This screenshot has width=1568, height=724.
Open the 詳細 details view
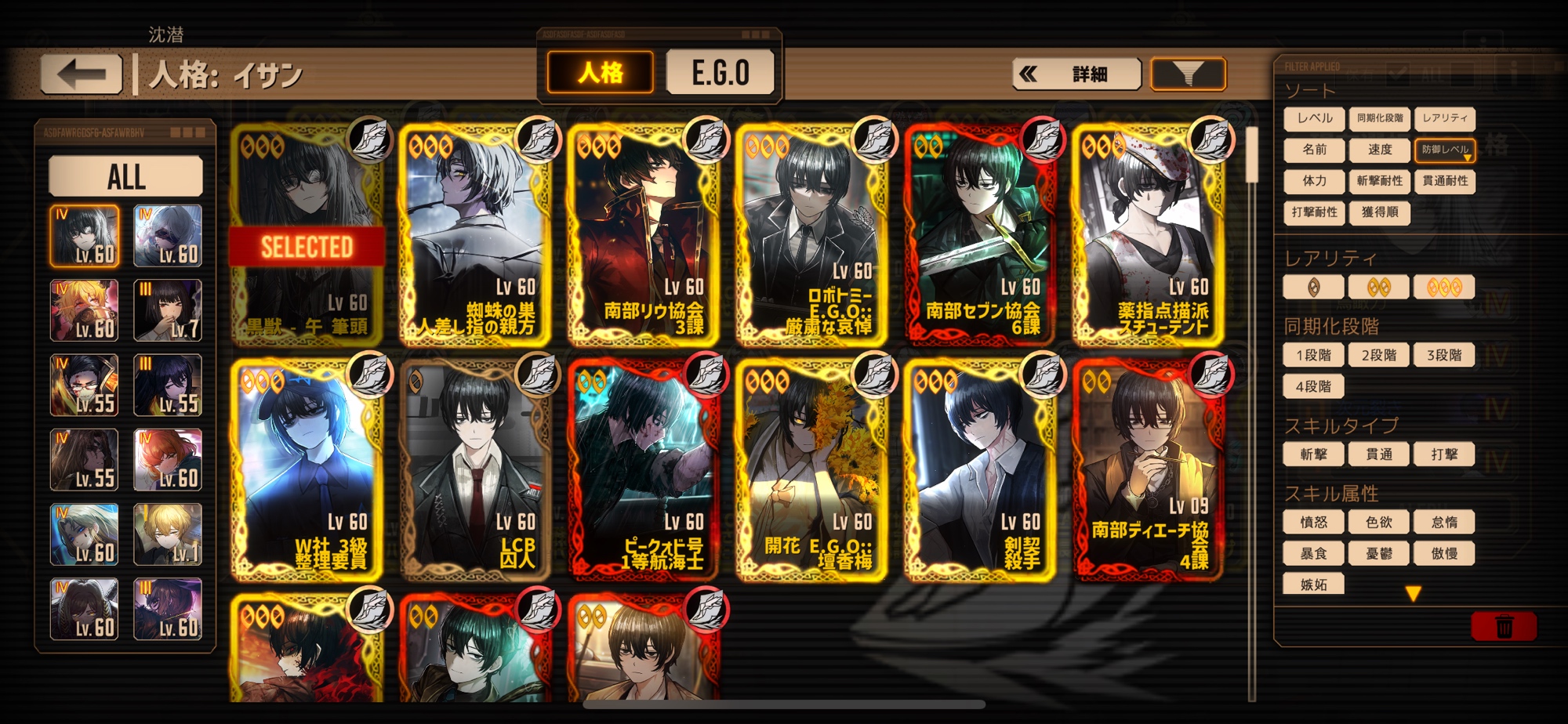(1076, 74)
